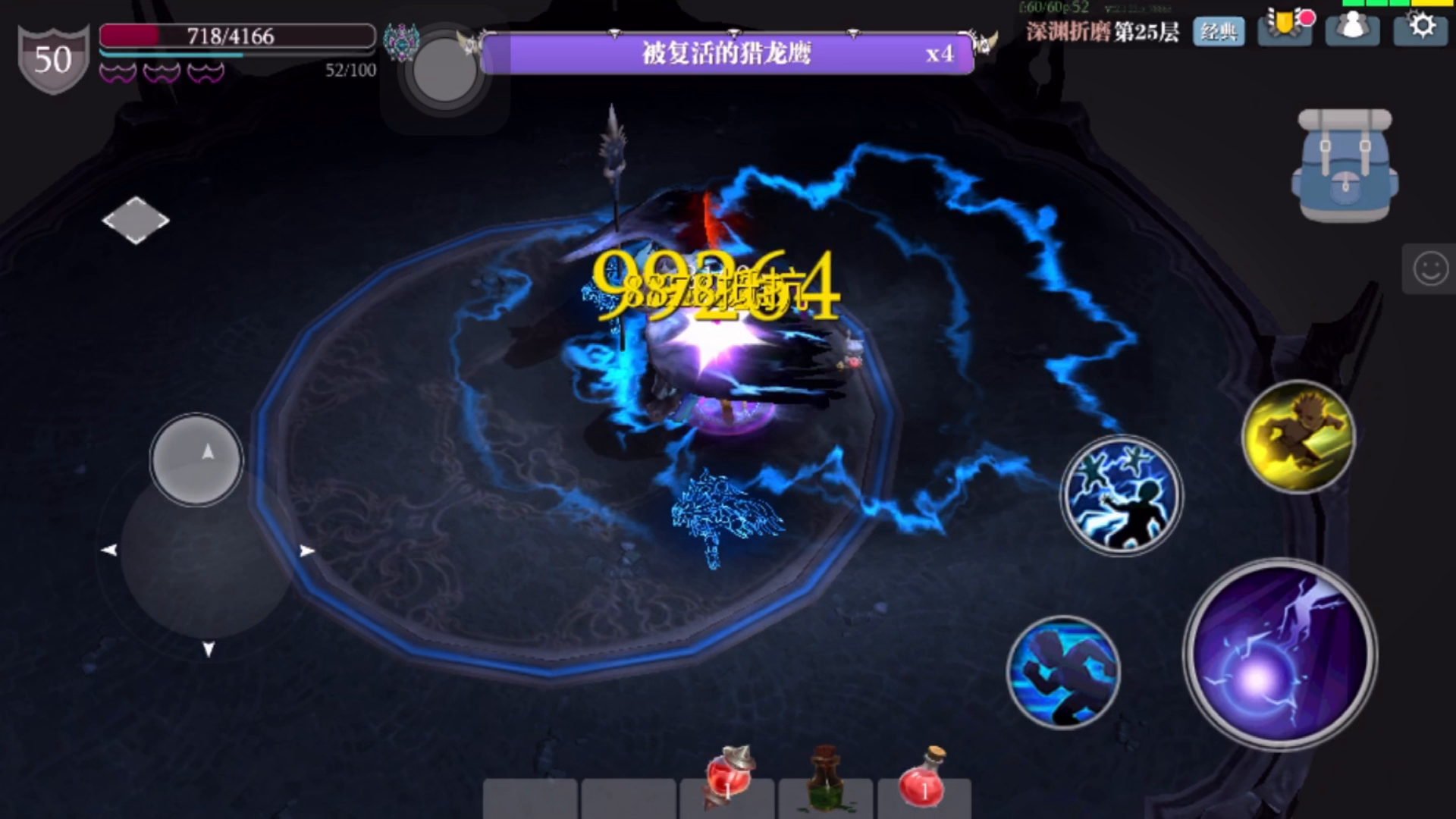Open the trophy rank panel with notification
This screenshot has width=1456, height=819.
point(1285,30)
